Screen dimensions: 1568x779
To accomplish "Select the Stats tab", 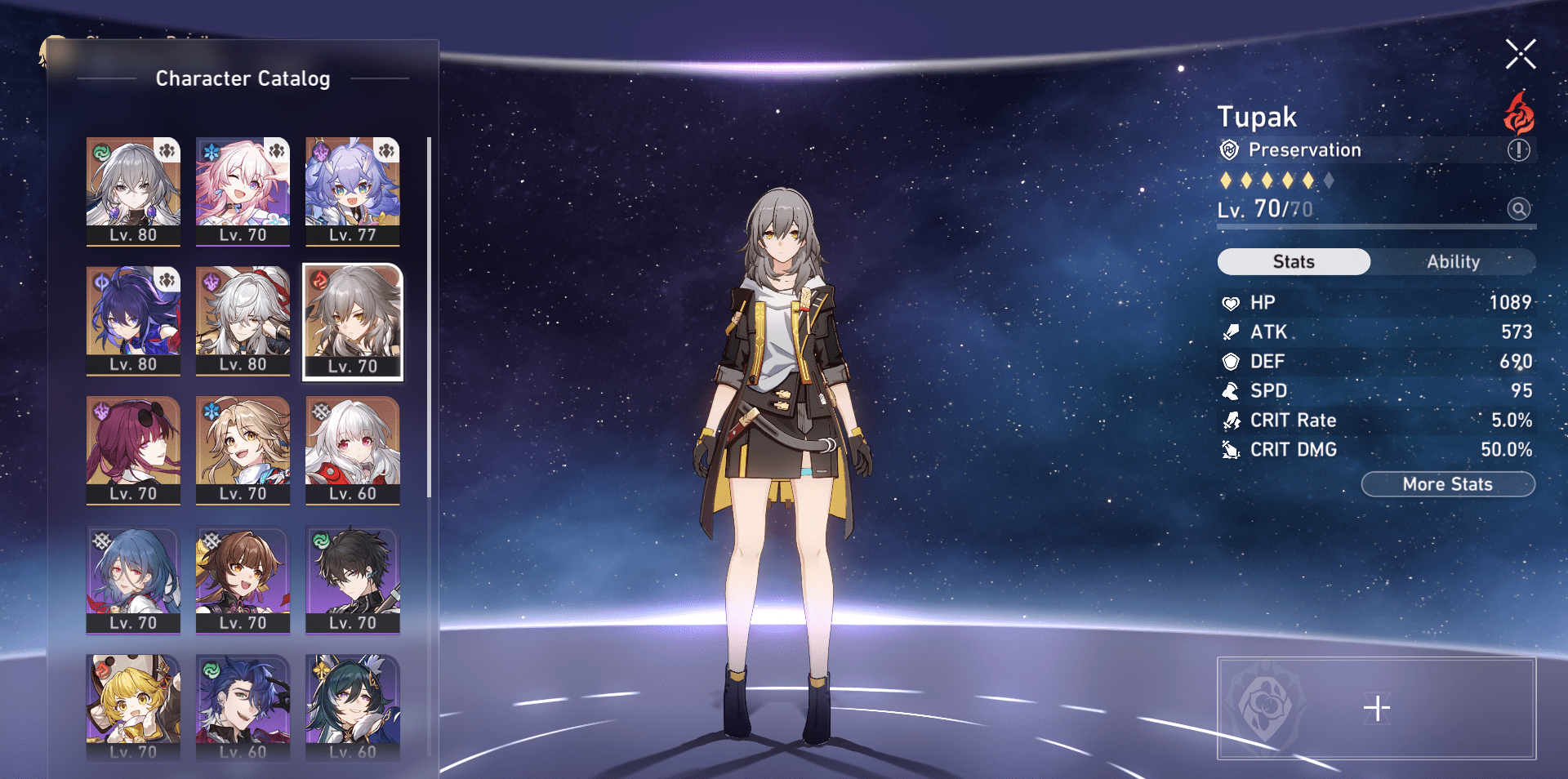I will click(x=1294, y=261).
